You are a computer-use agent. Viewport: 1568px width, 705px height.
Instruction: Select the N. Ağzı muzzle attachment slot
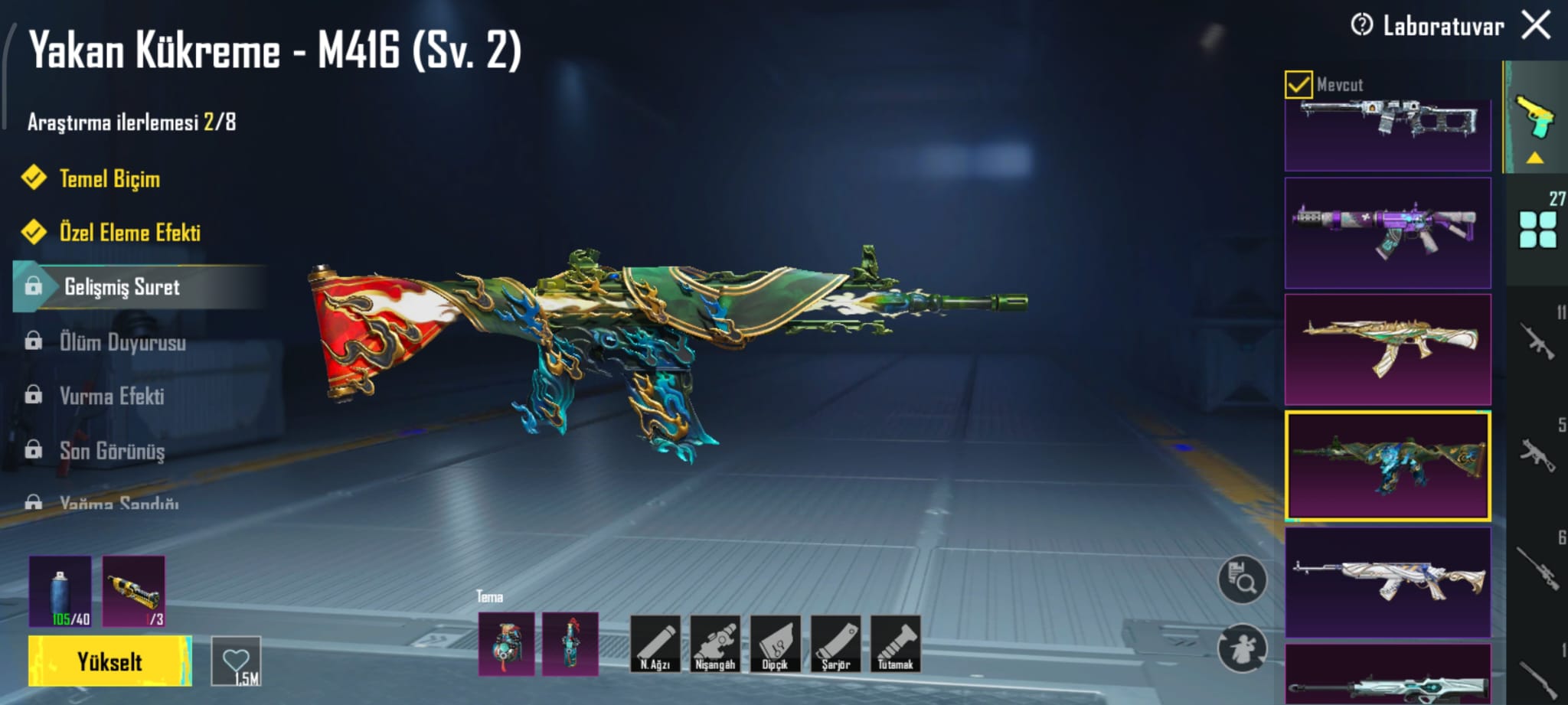point(655,645)
